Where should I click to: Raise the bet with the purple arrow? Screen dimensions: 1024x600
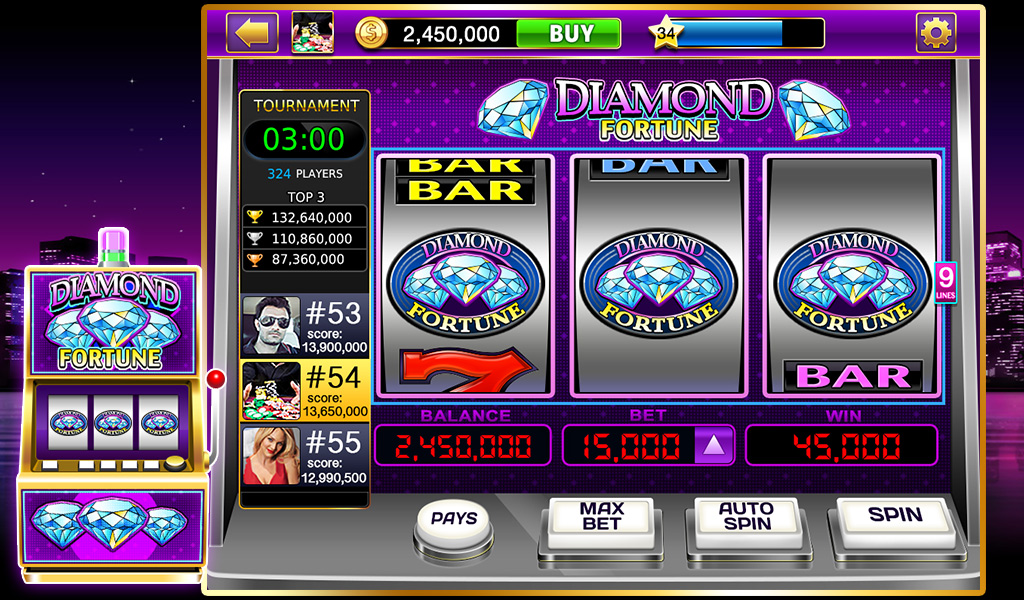point(714,445)
